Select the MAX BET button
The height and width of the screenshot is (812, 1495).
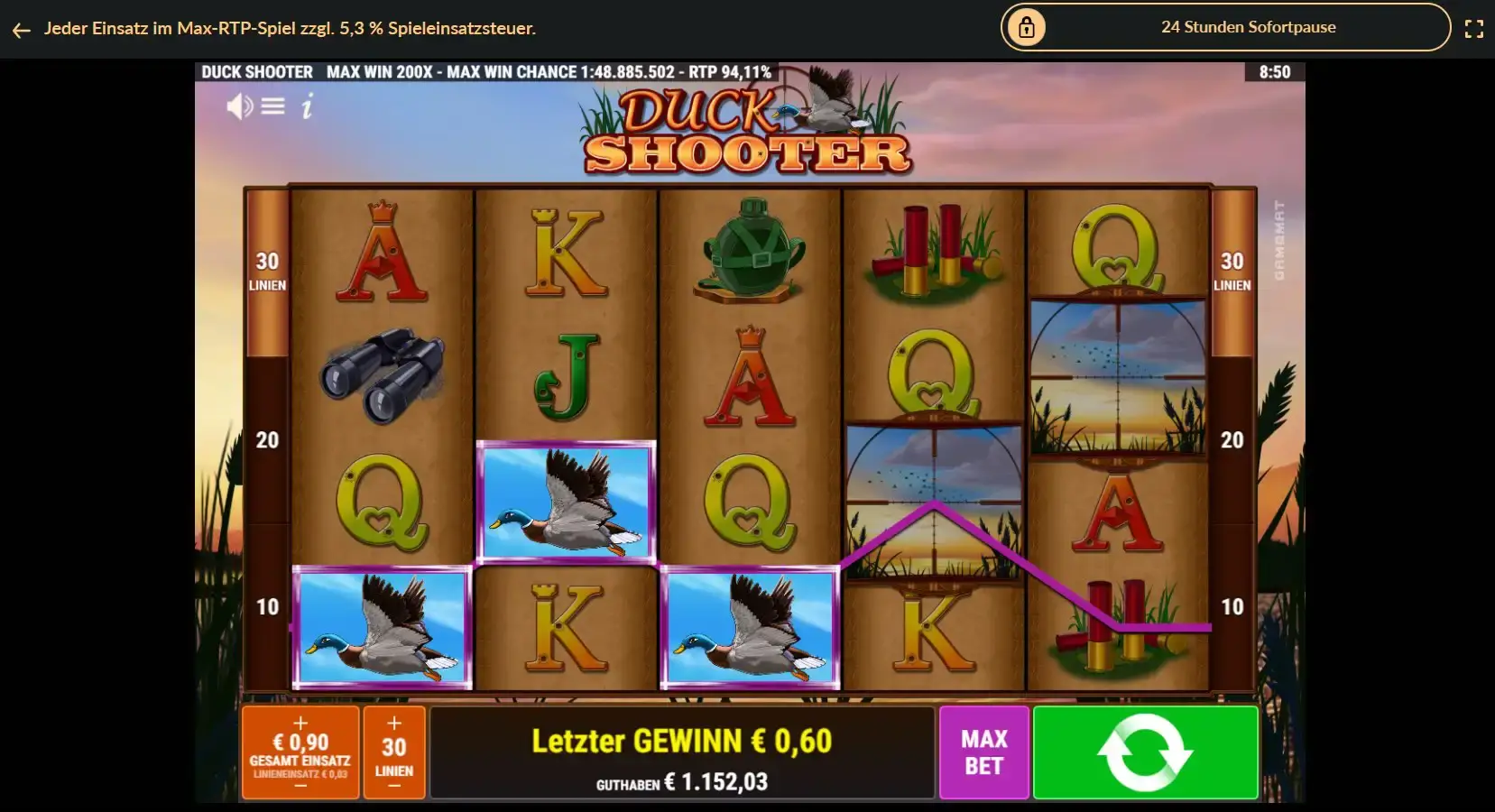[x=983, y=752]
